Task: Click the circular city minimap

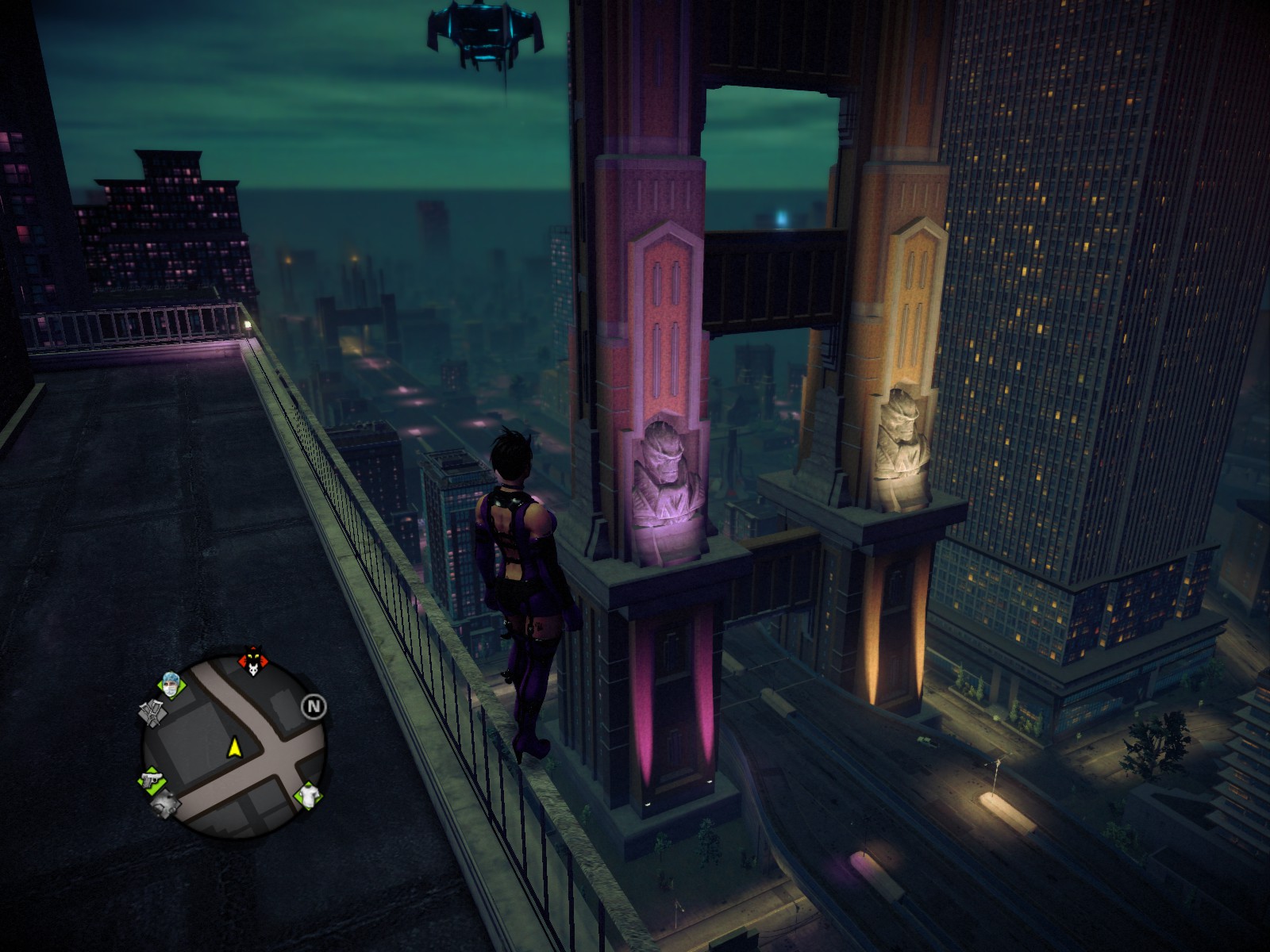Action: 234,746
